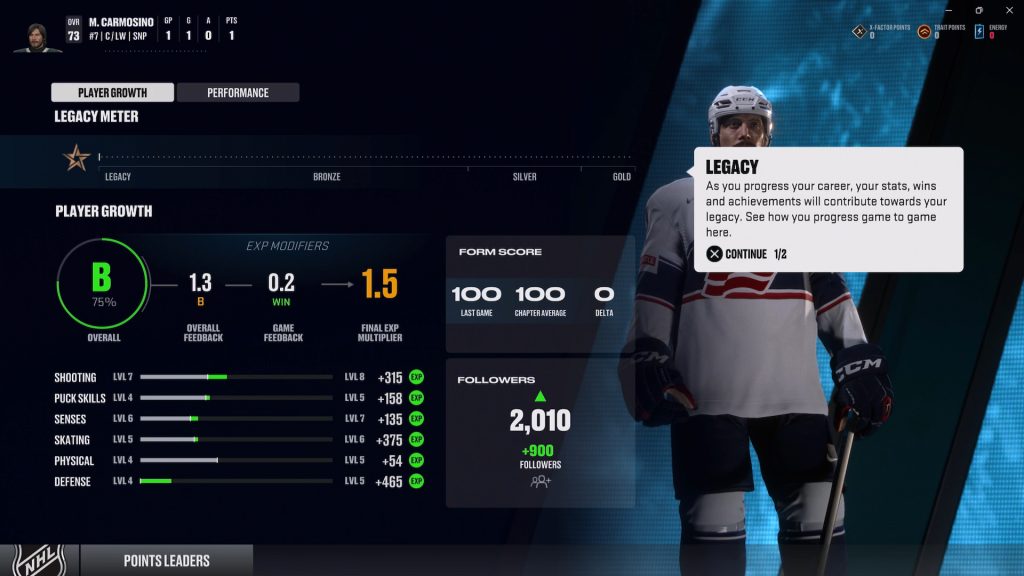The image size is (1024, 576).
Task: Click the X-Factor Points icon
Action: coord(858,31)
